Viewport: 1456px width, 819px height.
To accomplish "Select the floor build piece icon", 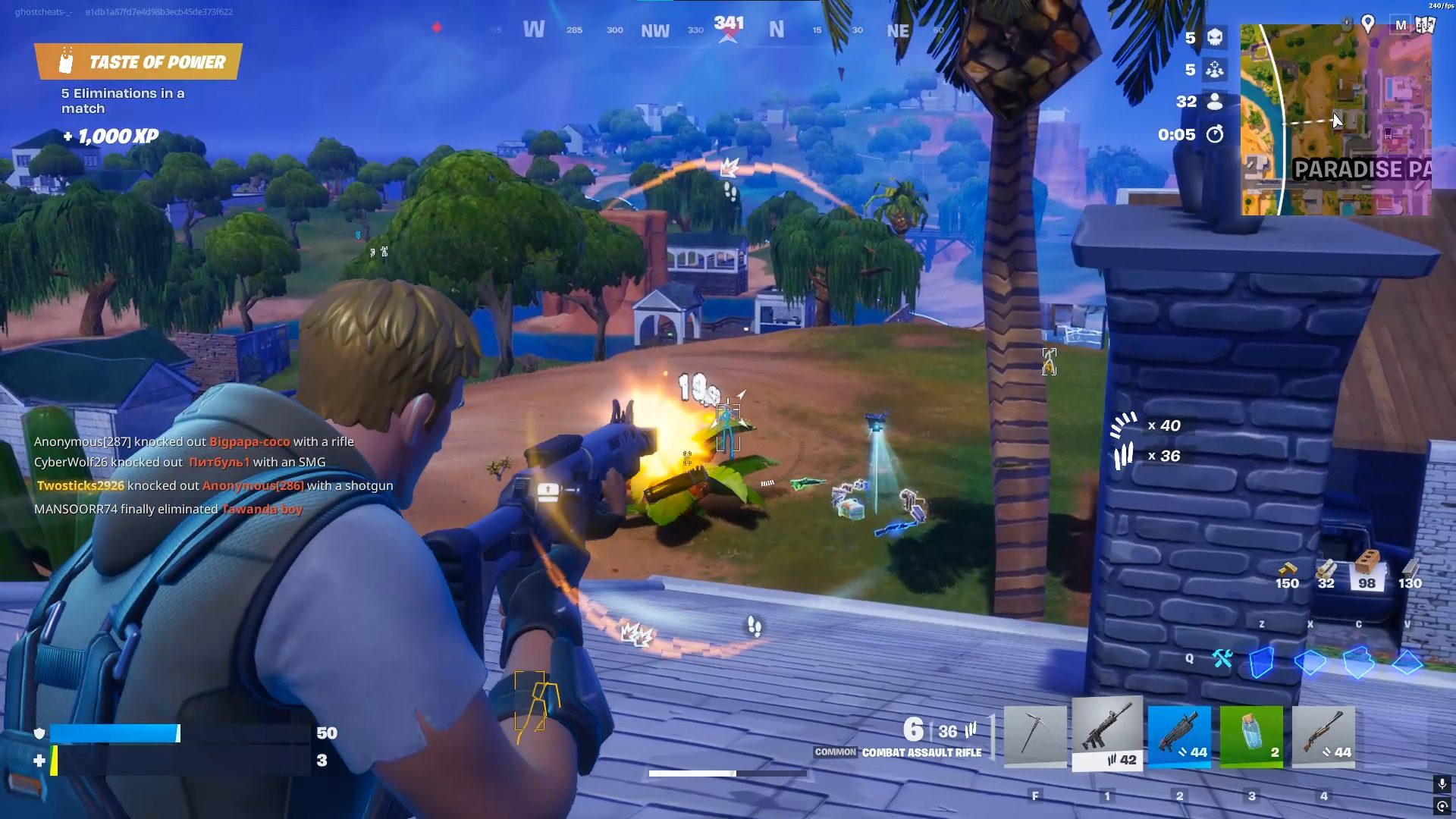I will pos(1309,662).
